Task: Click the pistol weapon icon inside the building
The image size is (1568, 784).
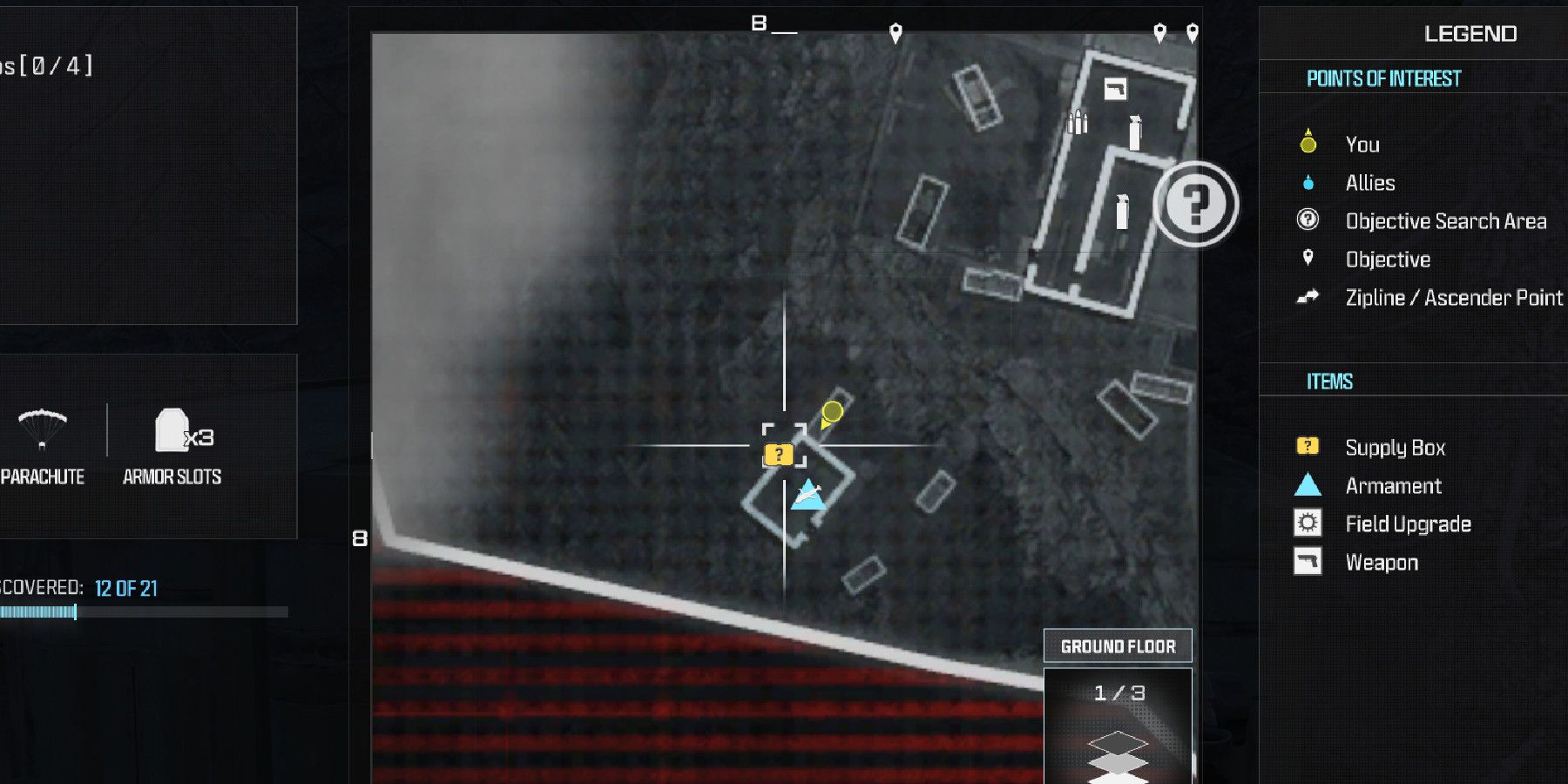Action: pos(1117,88)
